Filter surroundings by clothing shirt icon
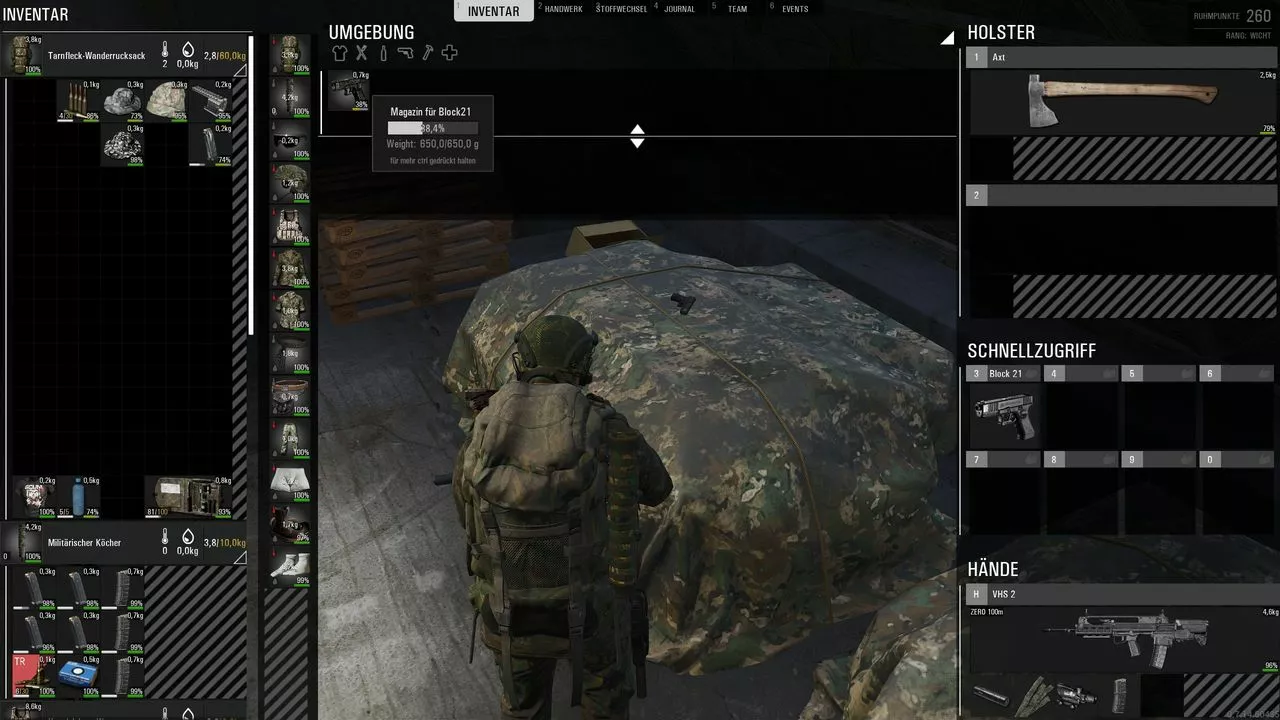 click(x=340, y=53)
